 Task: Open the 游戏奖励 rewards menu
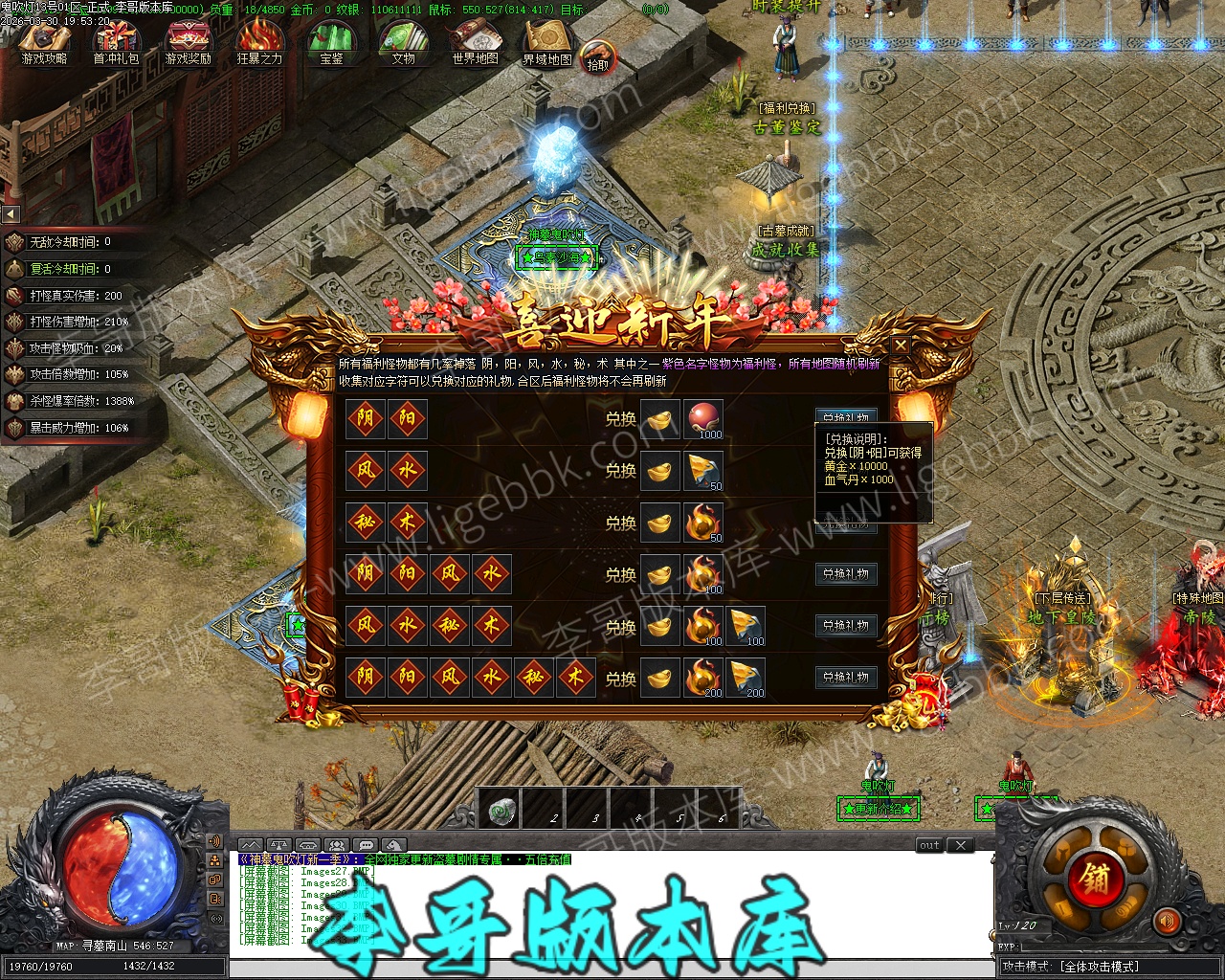(x=188, y=42)
